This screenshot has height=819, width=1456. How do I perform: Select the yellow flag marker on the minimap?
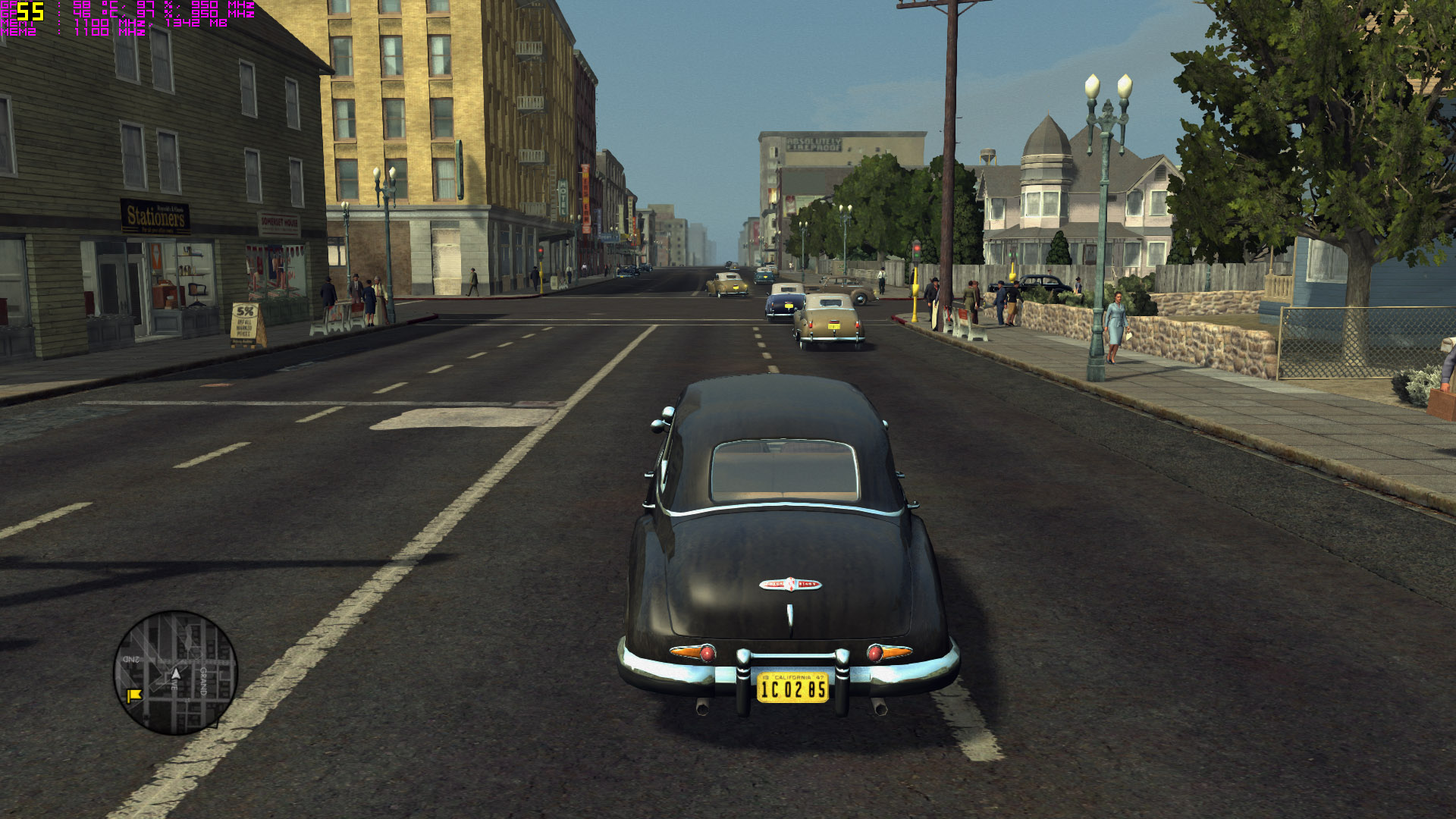click(x=134, y=695)
